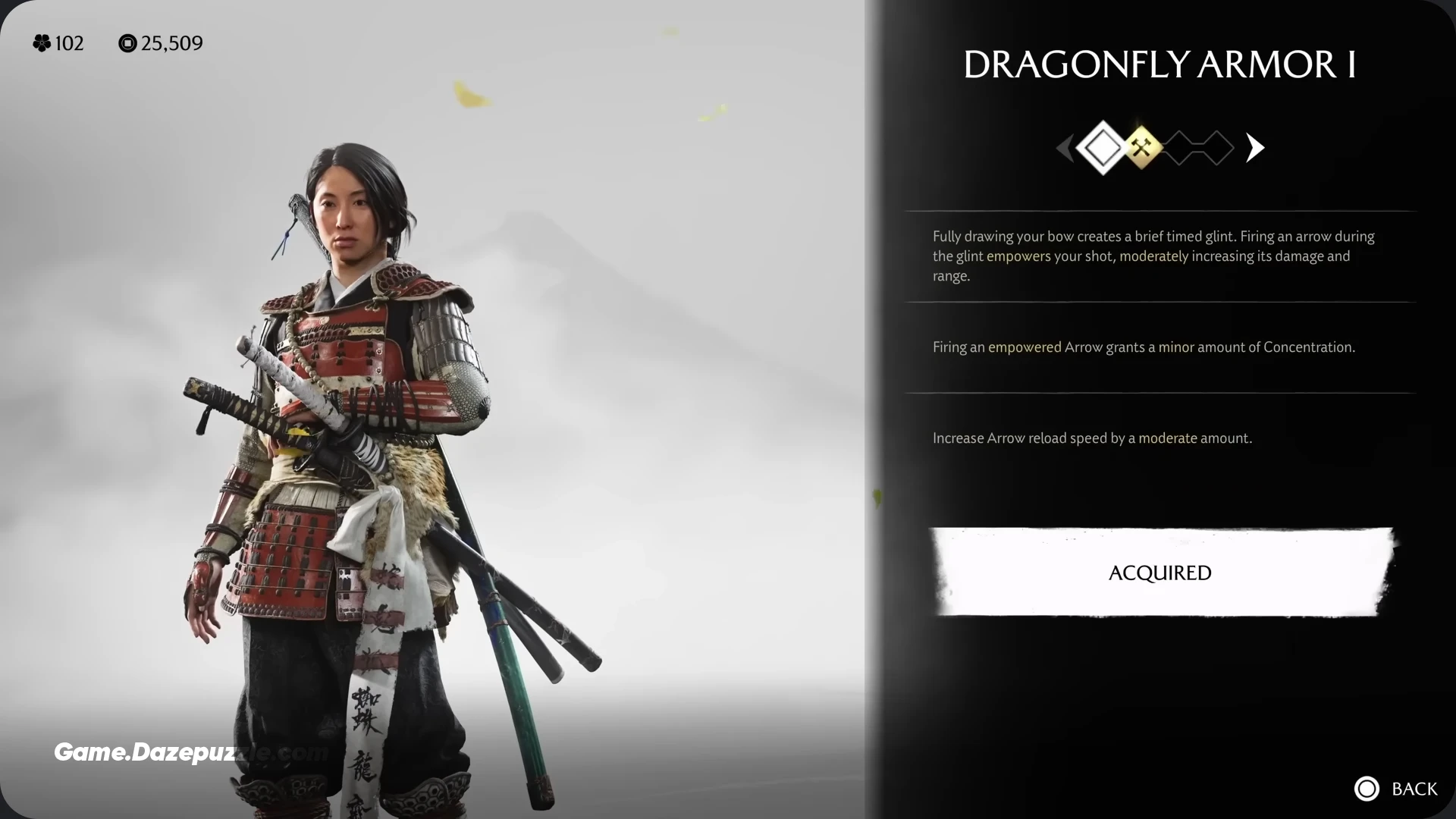Select the final upgrade tier diamond

(1218, 147)
